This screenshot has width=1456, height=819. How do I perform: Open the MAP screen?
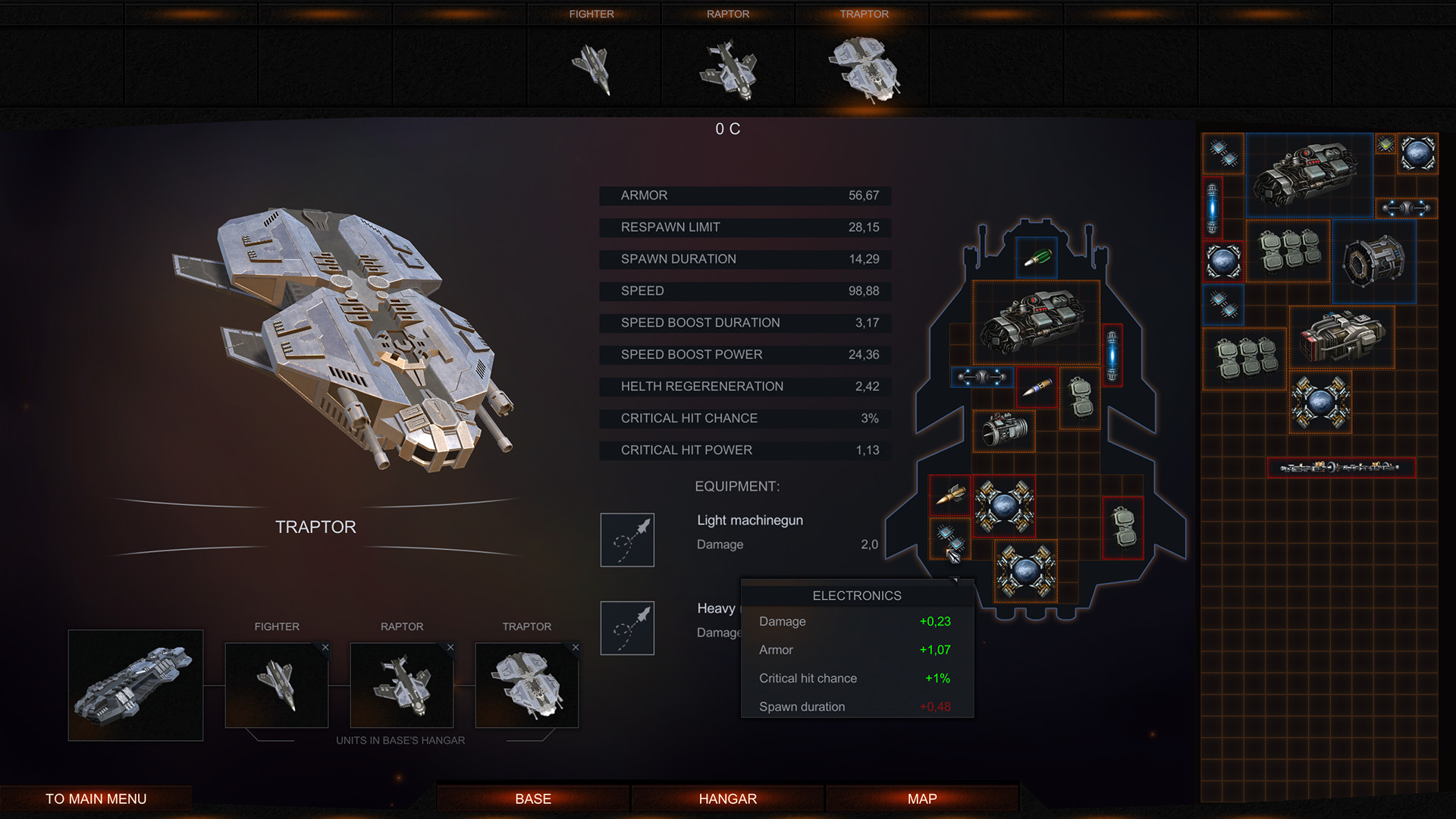(x=921, y=798)
